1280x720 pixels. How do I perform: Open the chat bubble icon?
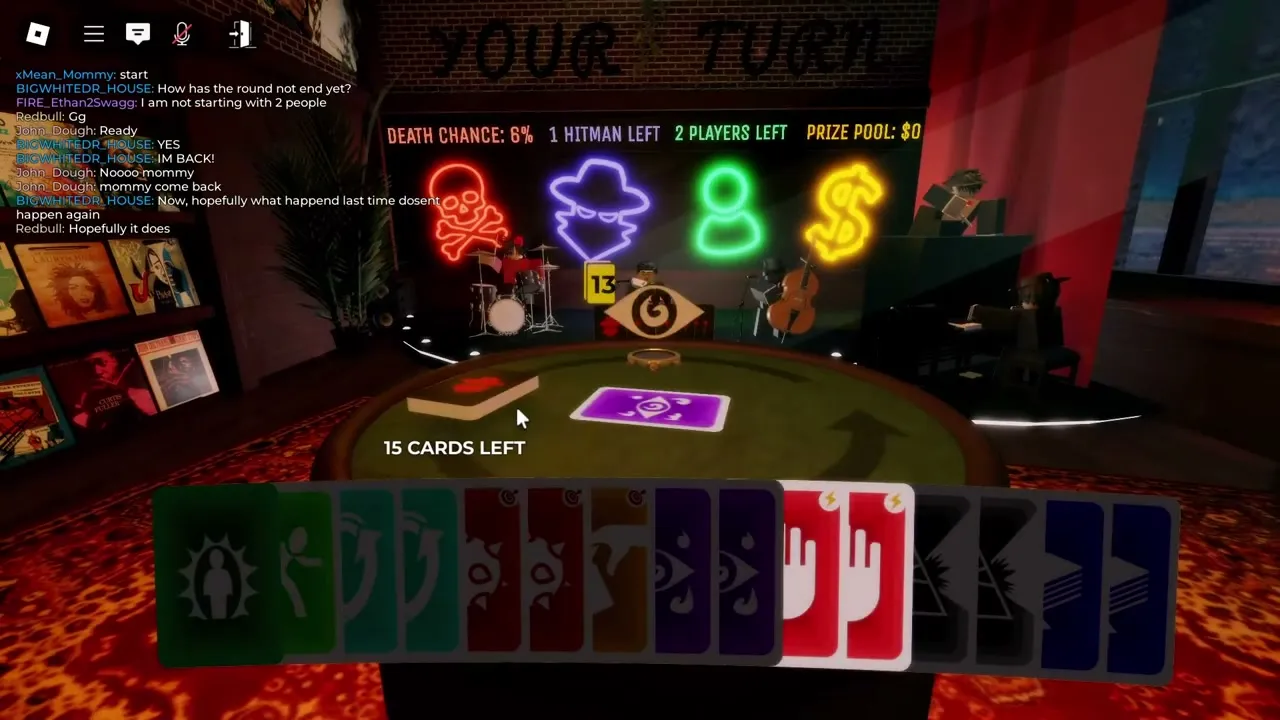point(138,34)
